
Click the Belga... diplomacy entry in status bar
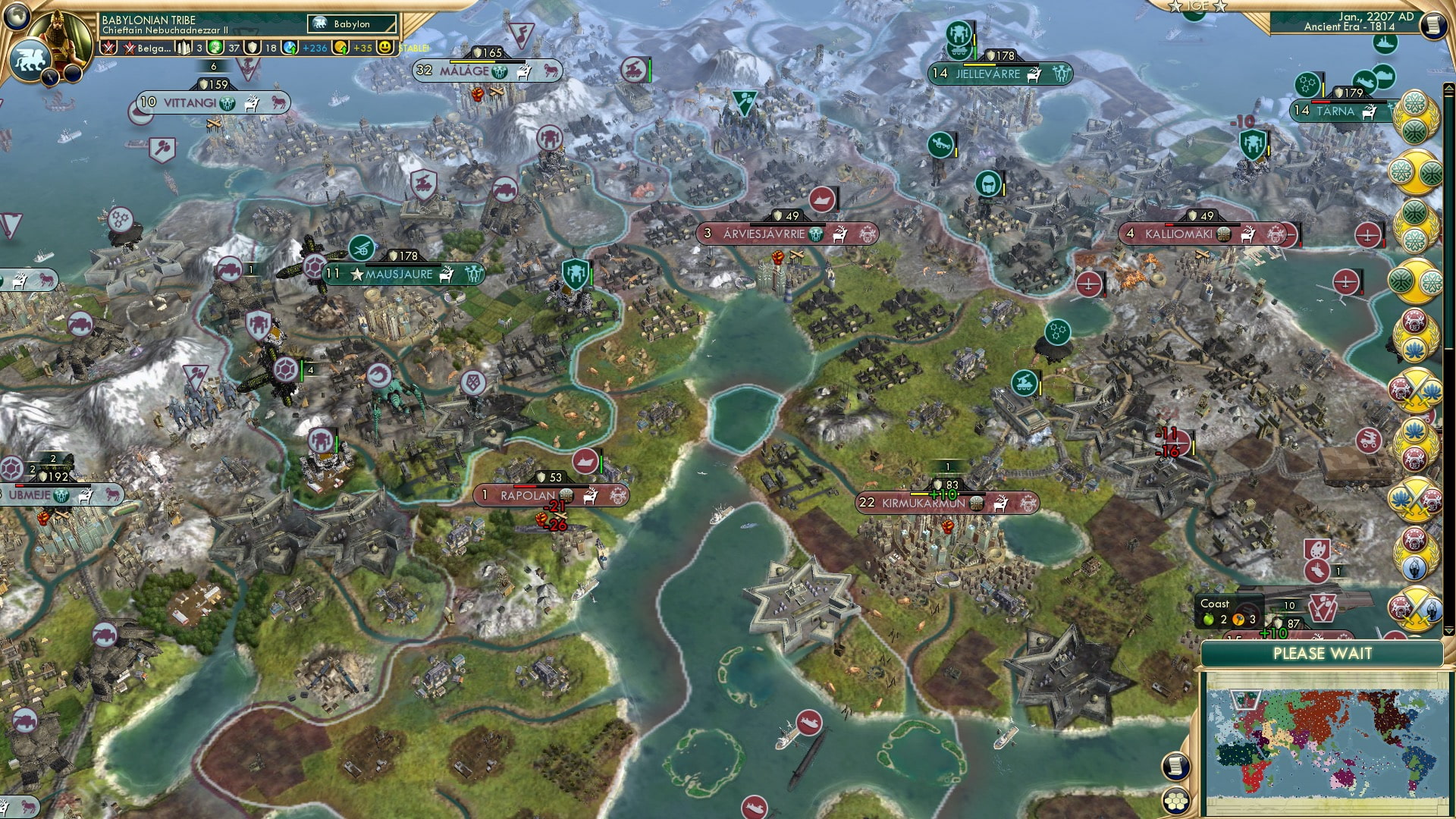(x=152, y=49)
